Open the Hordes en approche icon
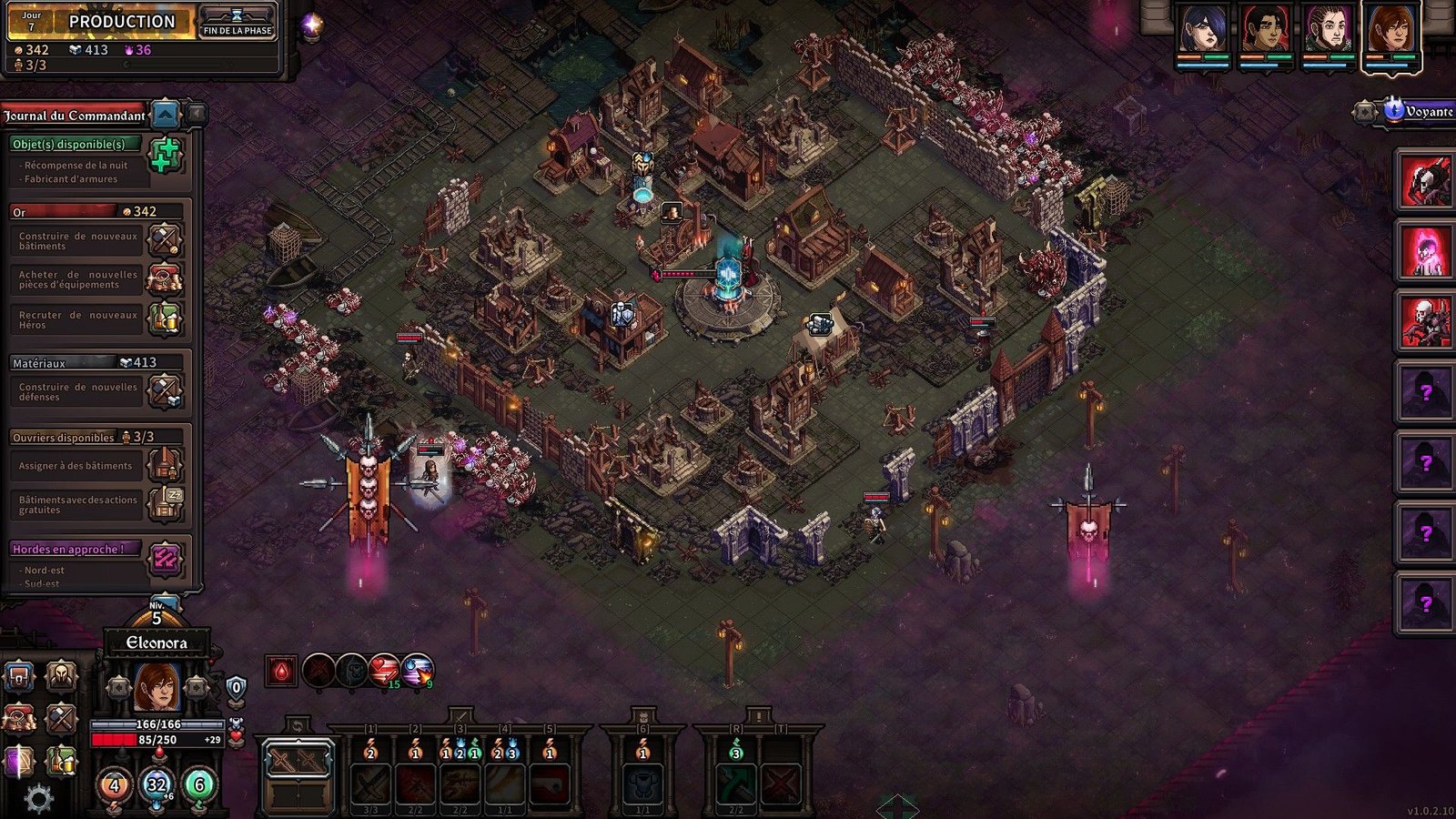Screen dimensions: 1456x819 tap(165, 559)
